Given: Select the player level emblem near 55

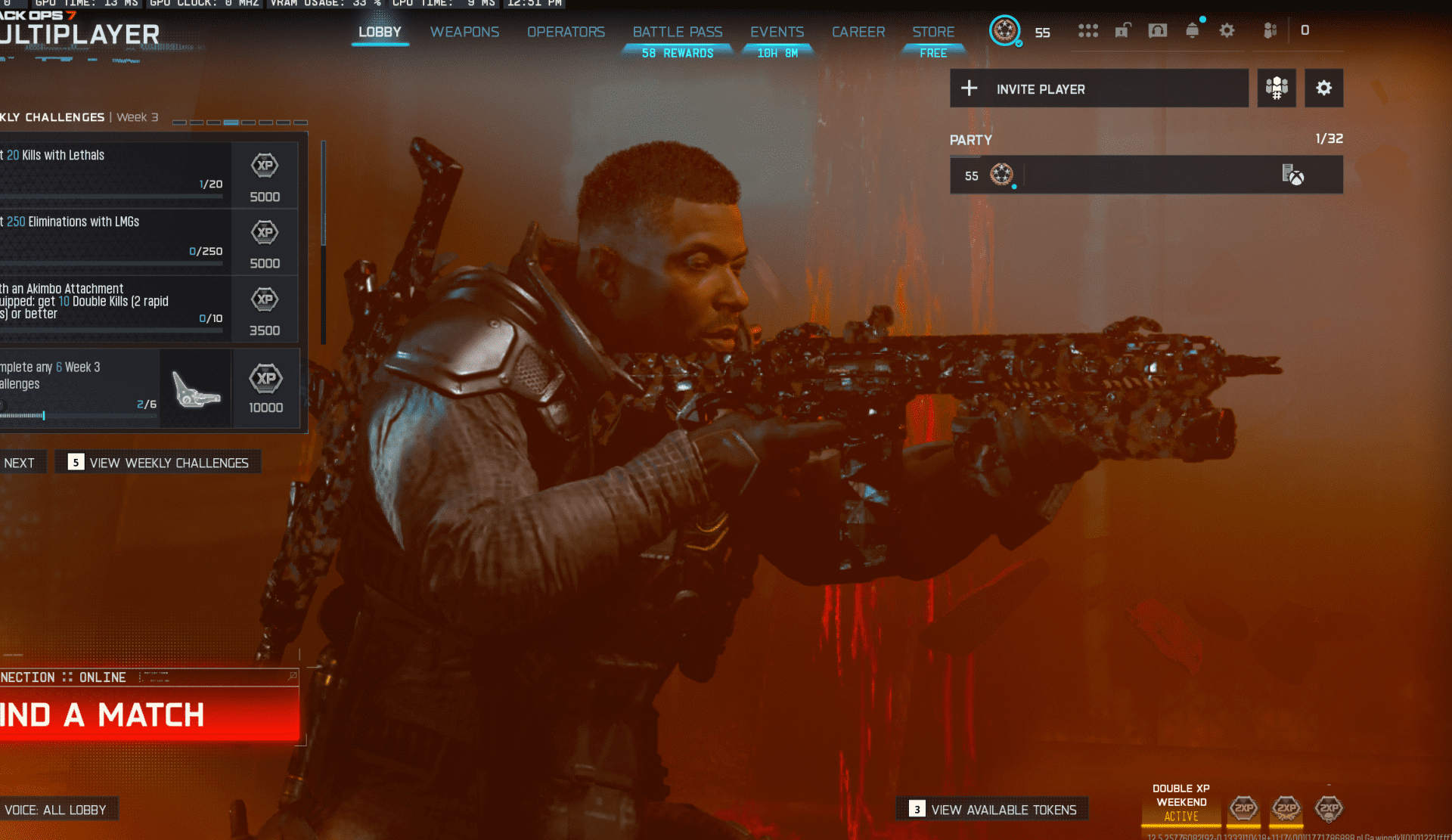Looking at the screenshot, I should click(x=1004, y=32).
